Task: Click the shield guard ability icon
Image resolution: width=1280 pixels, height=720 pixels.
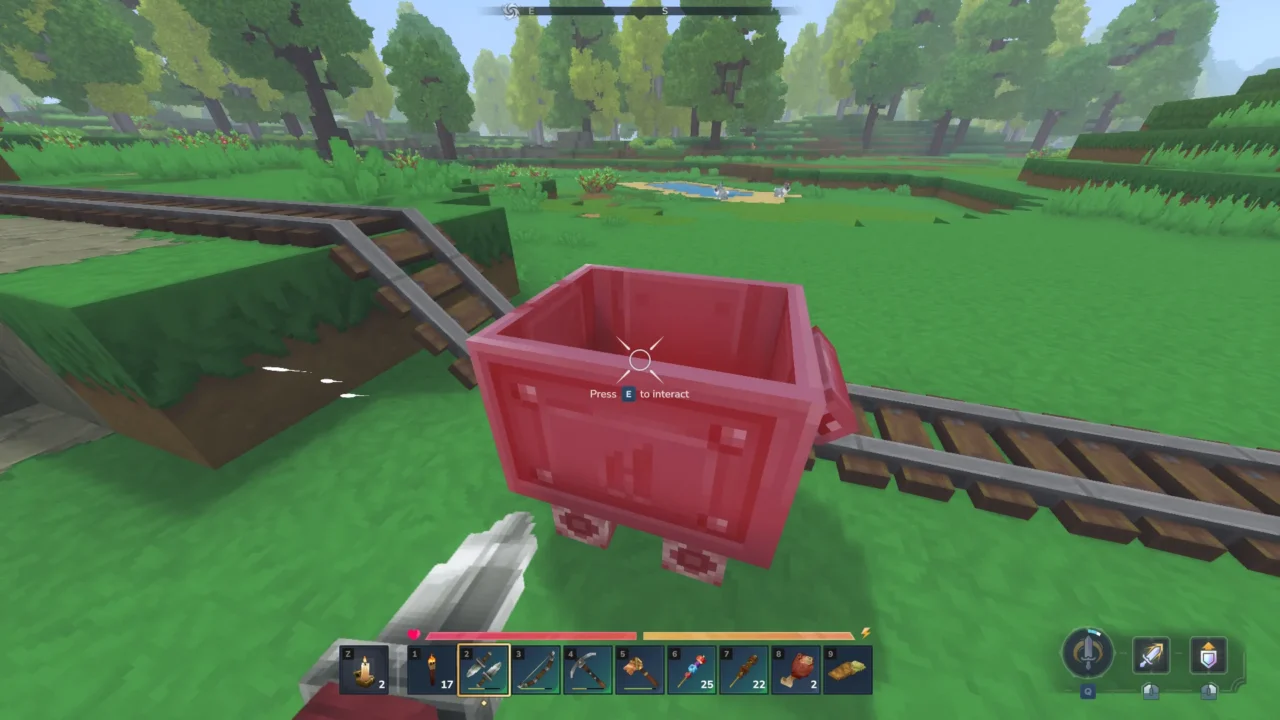Action: click(1208, 656)
